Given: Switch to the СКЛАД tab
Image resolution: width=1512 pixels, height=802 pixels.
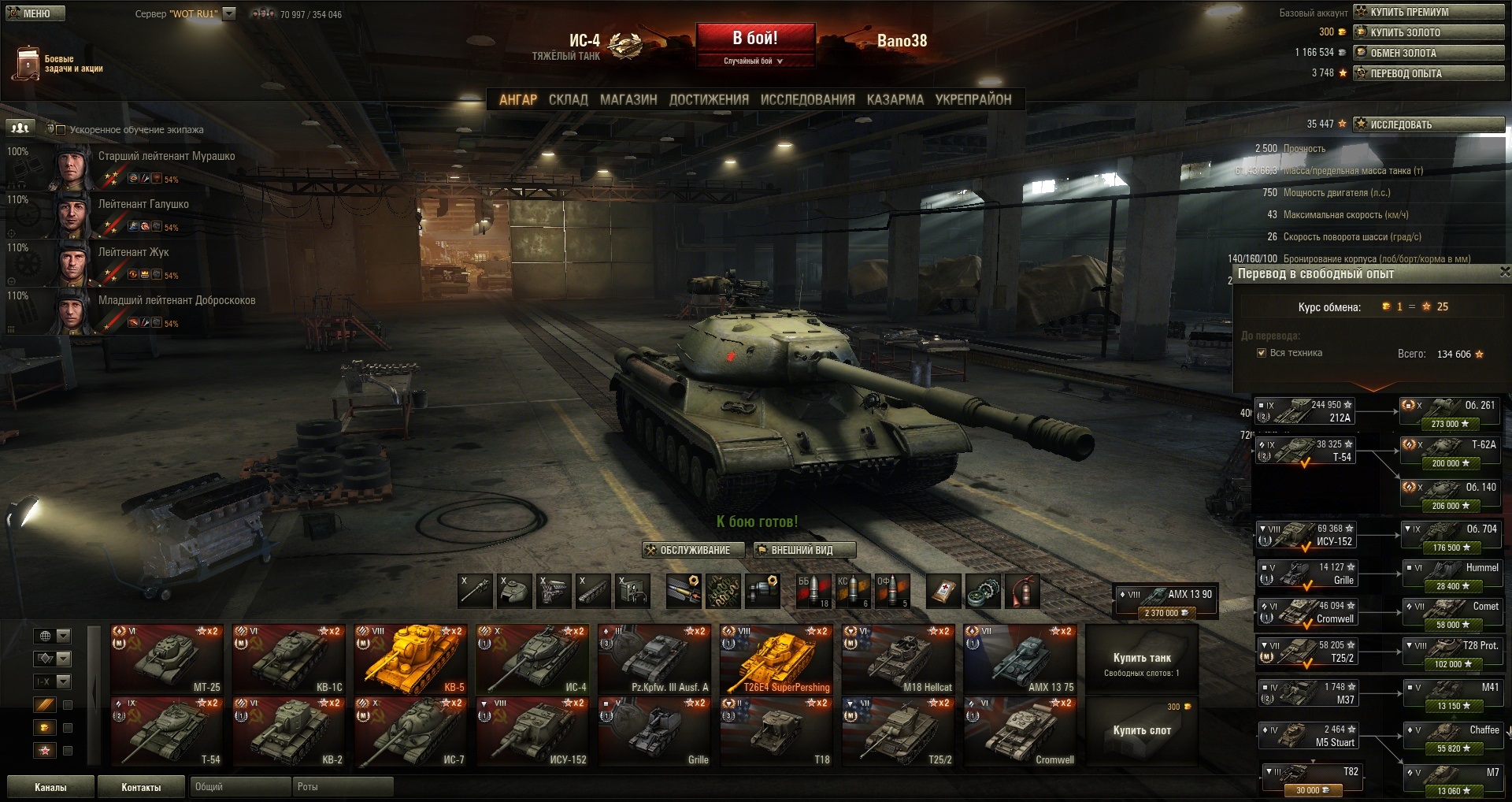Looking at the screenshot, I should [568, 100].
